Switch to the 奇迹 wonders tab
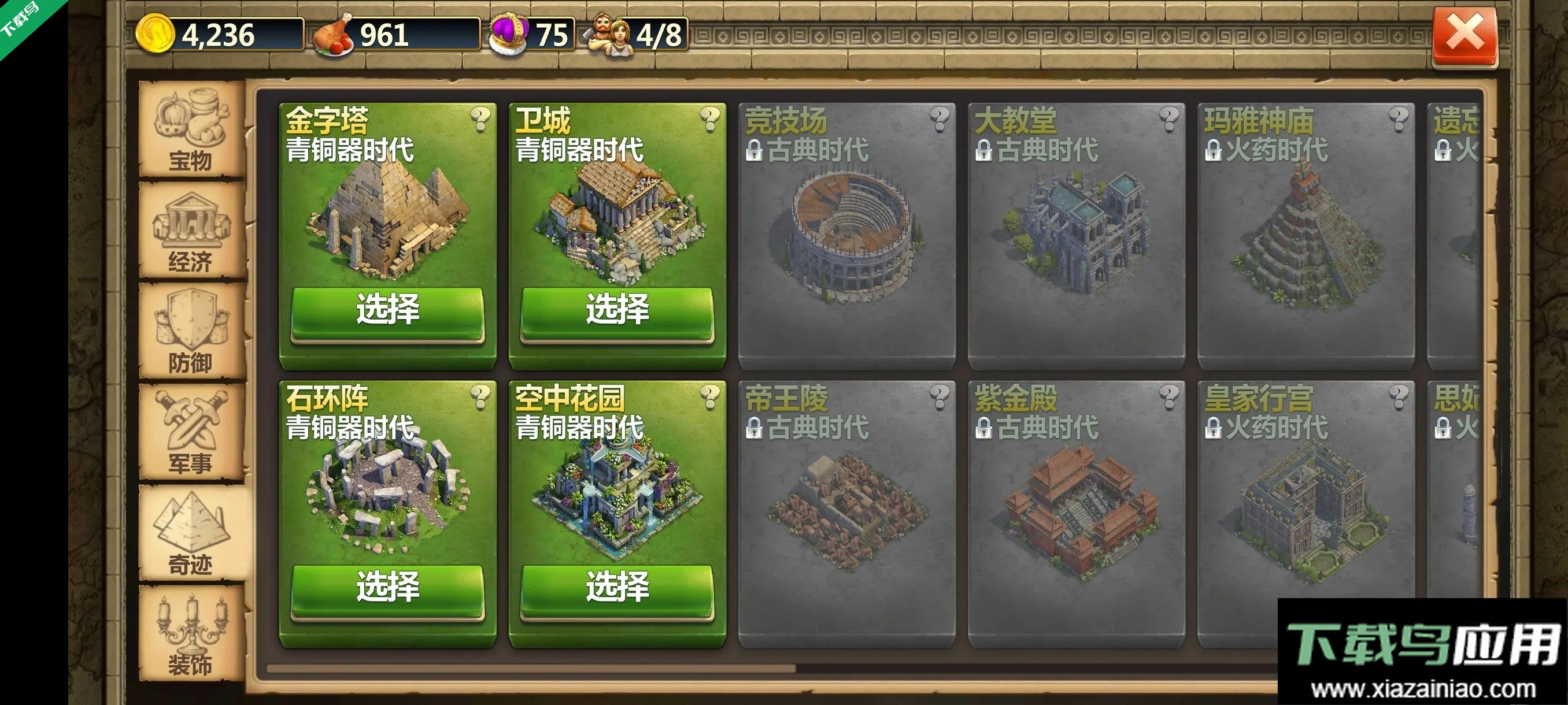The height and width of the screenshot is (705, 1568). (191, 533)
